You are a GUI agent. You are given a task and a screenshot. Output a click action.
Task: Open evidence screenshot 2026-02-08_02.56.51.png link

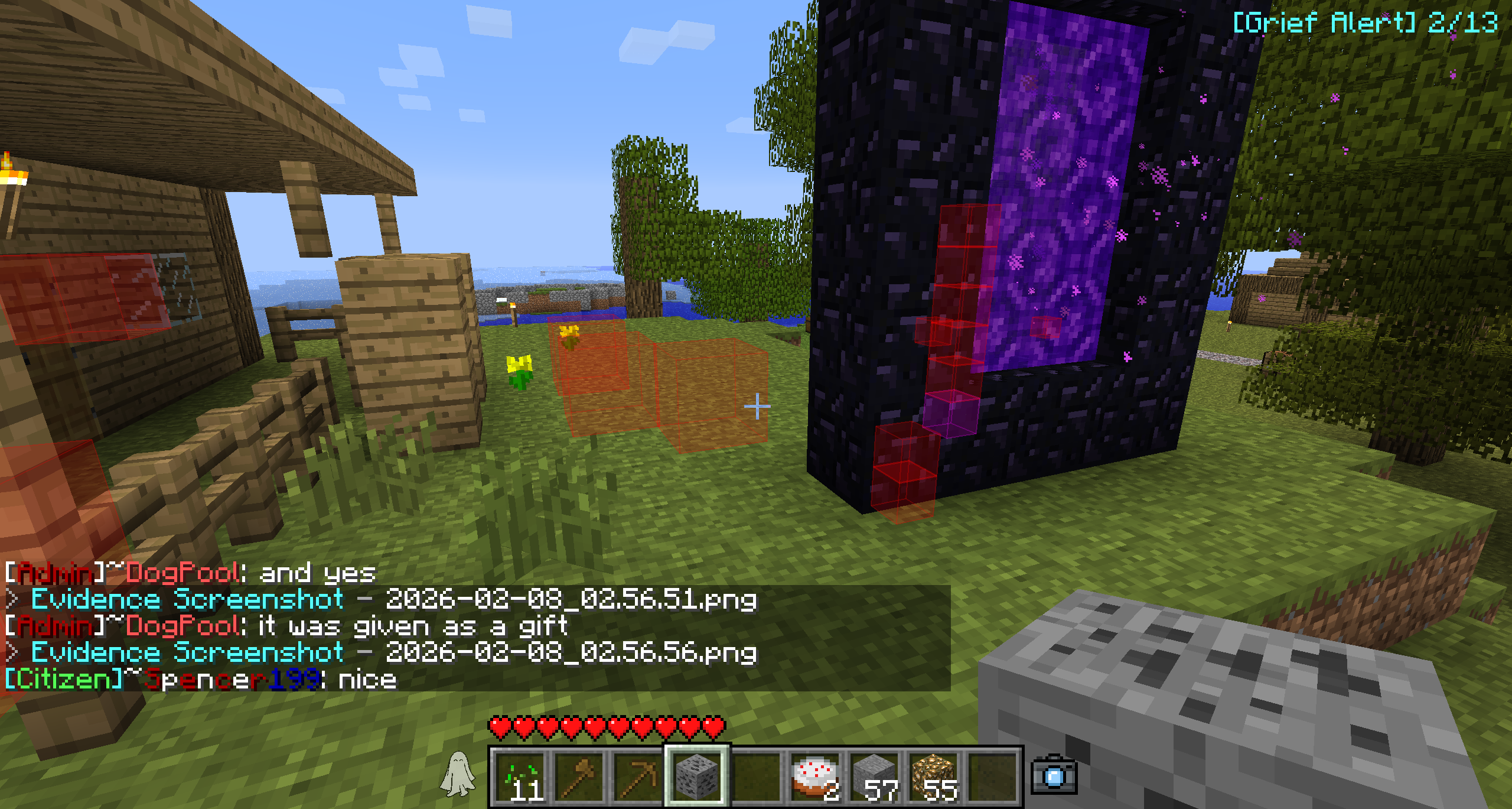(393, 600)
